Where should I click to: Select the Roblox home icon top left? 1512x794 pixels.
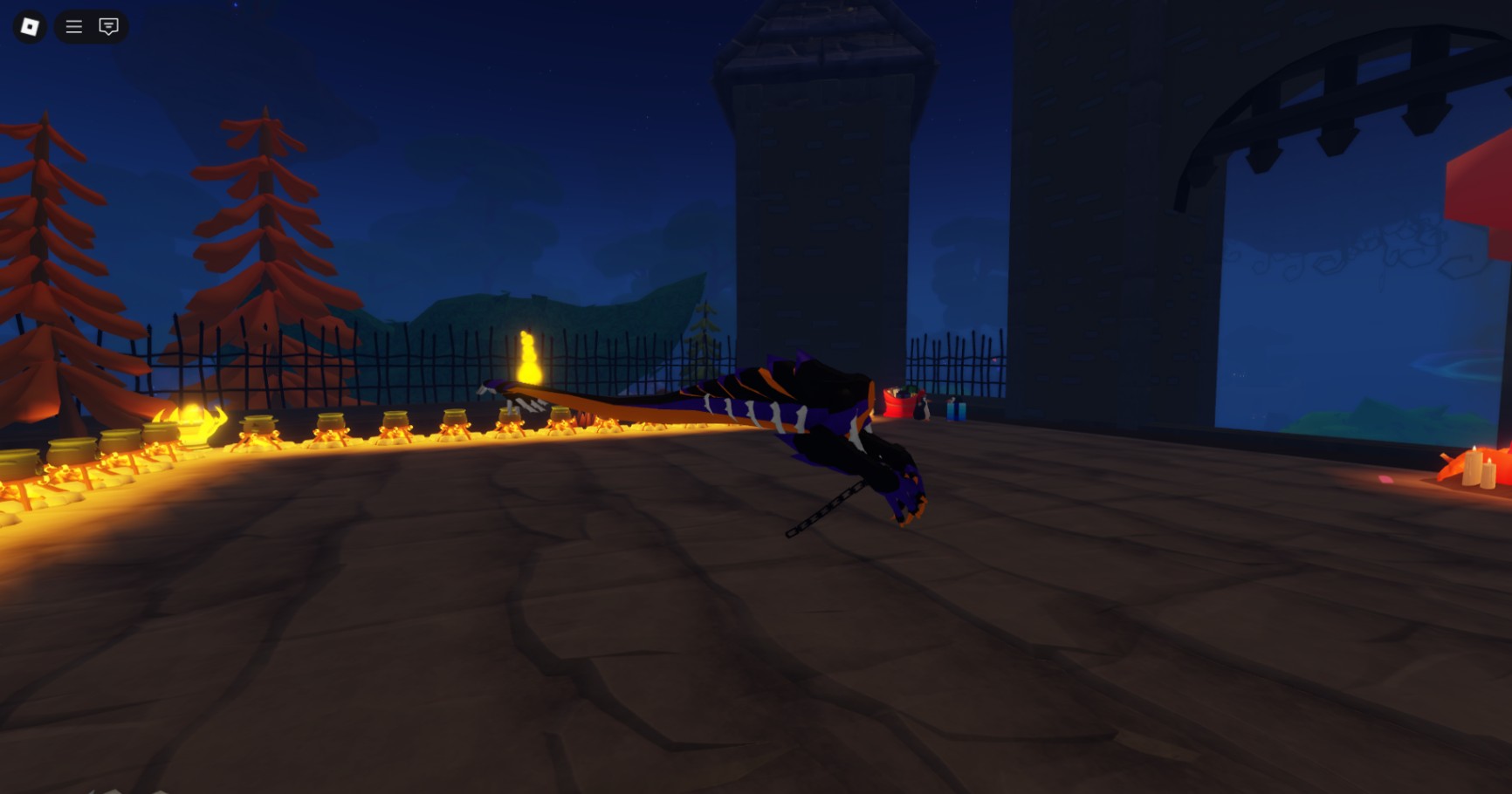tap(31, 26)
